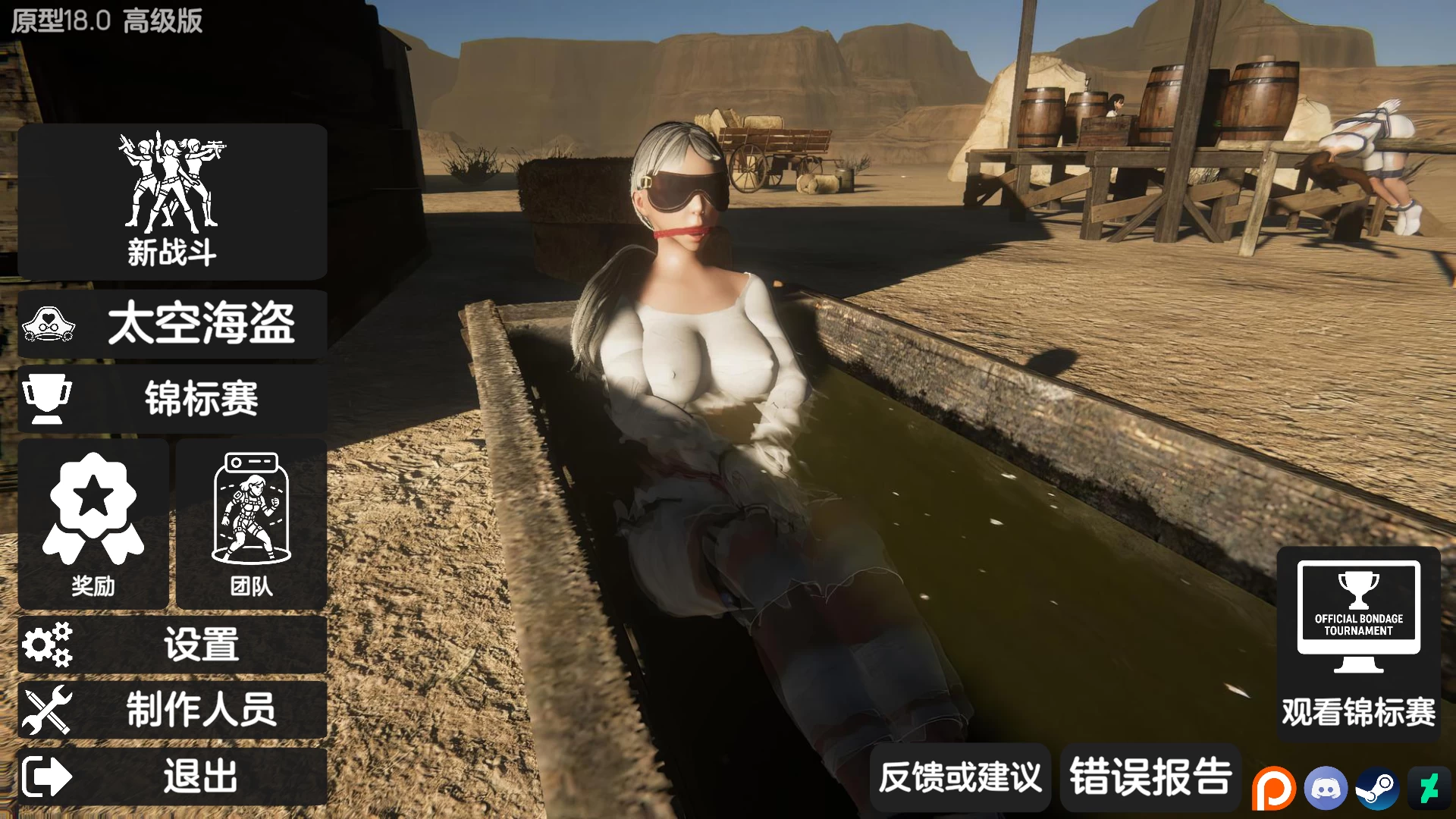1456x819 pixels.
Task: Click the trophy icon on the 锦标赛 button
Action: pyautogui.click(x=49, y=397)
